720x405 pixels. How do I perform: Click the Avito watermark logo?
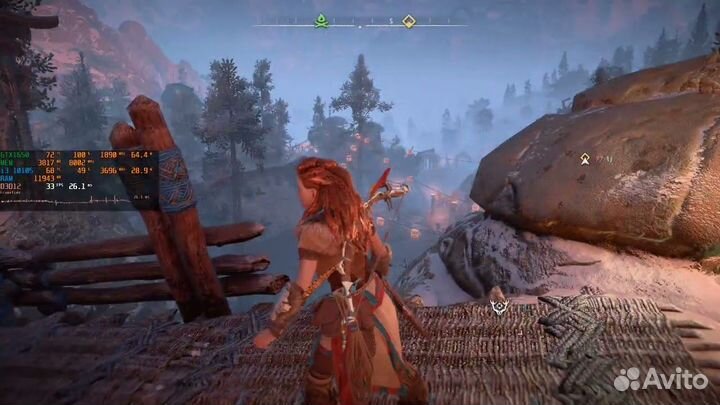point(661,379)
